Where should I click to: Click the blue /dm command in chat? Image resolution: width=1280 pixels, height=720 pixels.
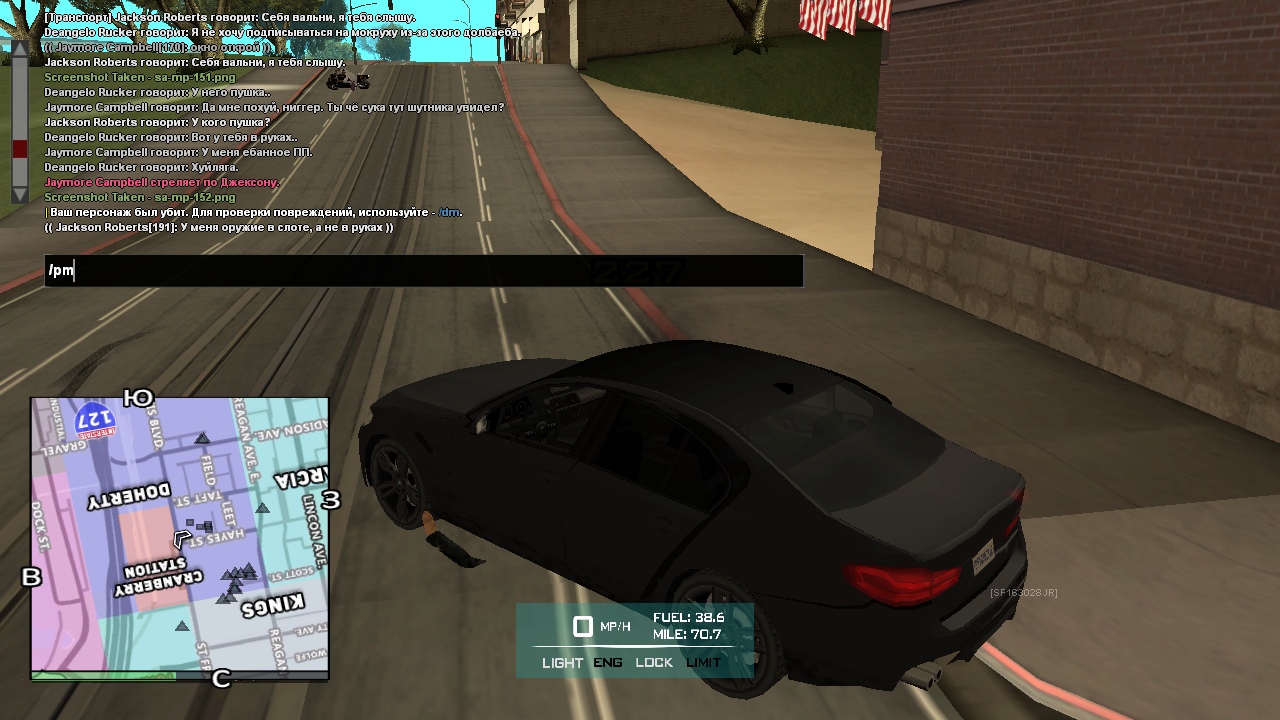click(x=449, y=212)
